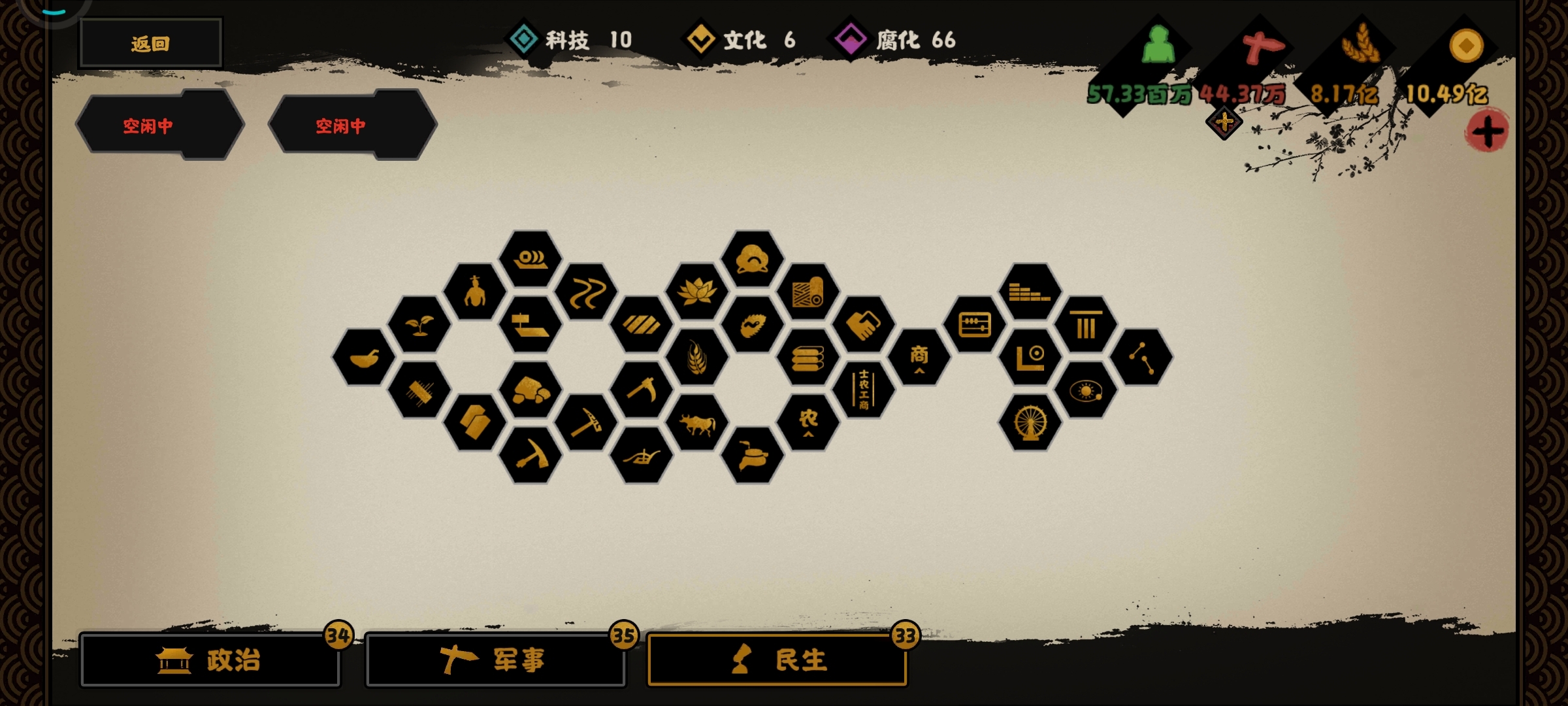The image size is (1568, 706).
Task: Switch to the 政治 tab
Action: click(210, 660)
